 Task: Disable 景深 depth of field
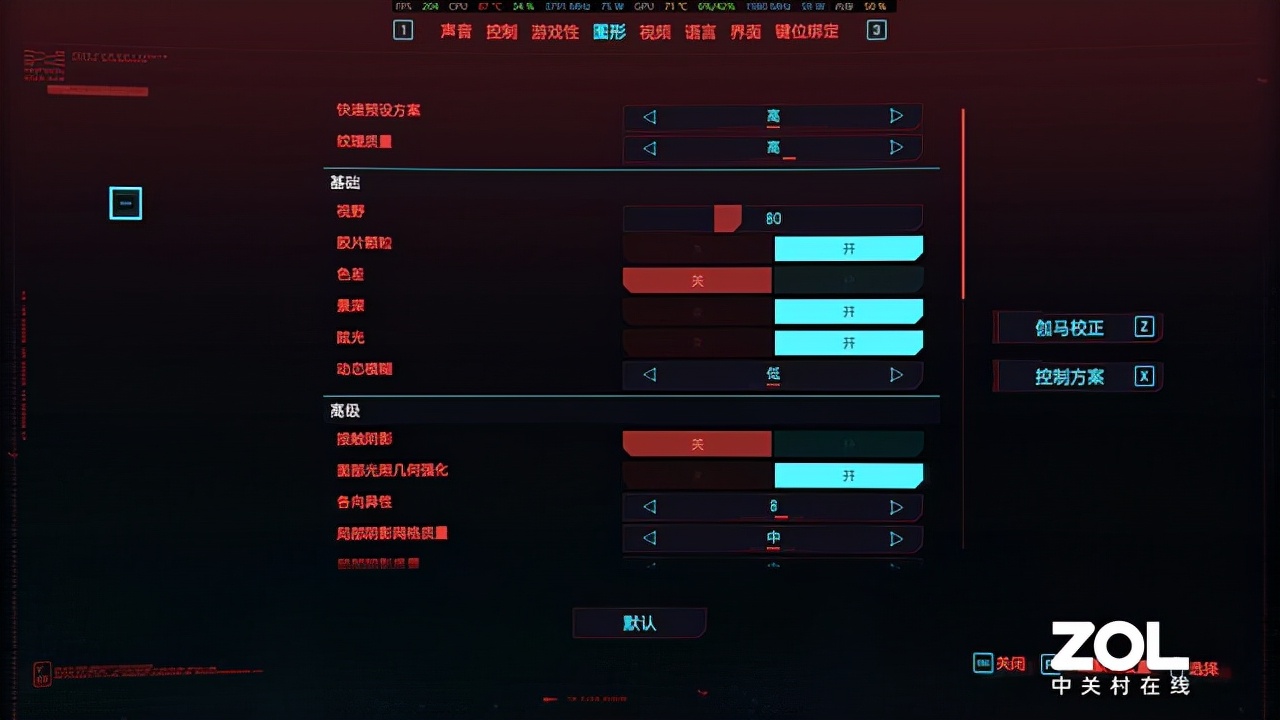click(x=697, y=311)
